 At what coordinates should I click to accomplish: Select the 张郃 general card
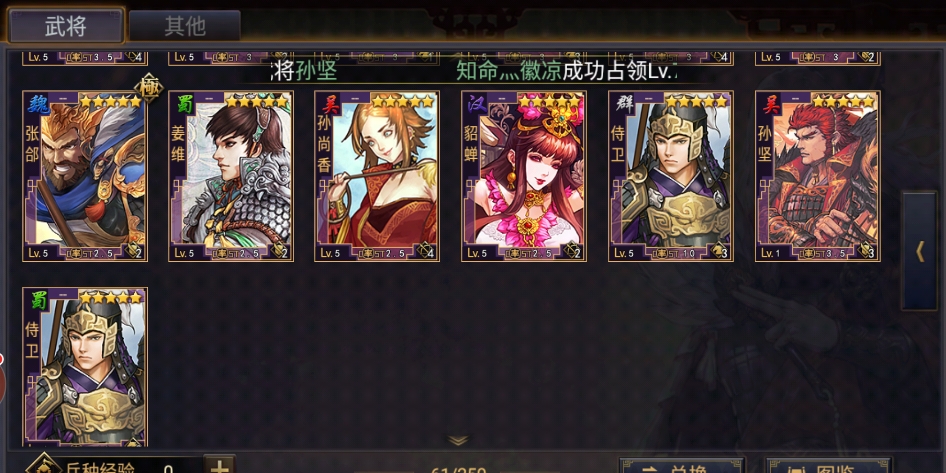click(85, 176)
